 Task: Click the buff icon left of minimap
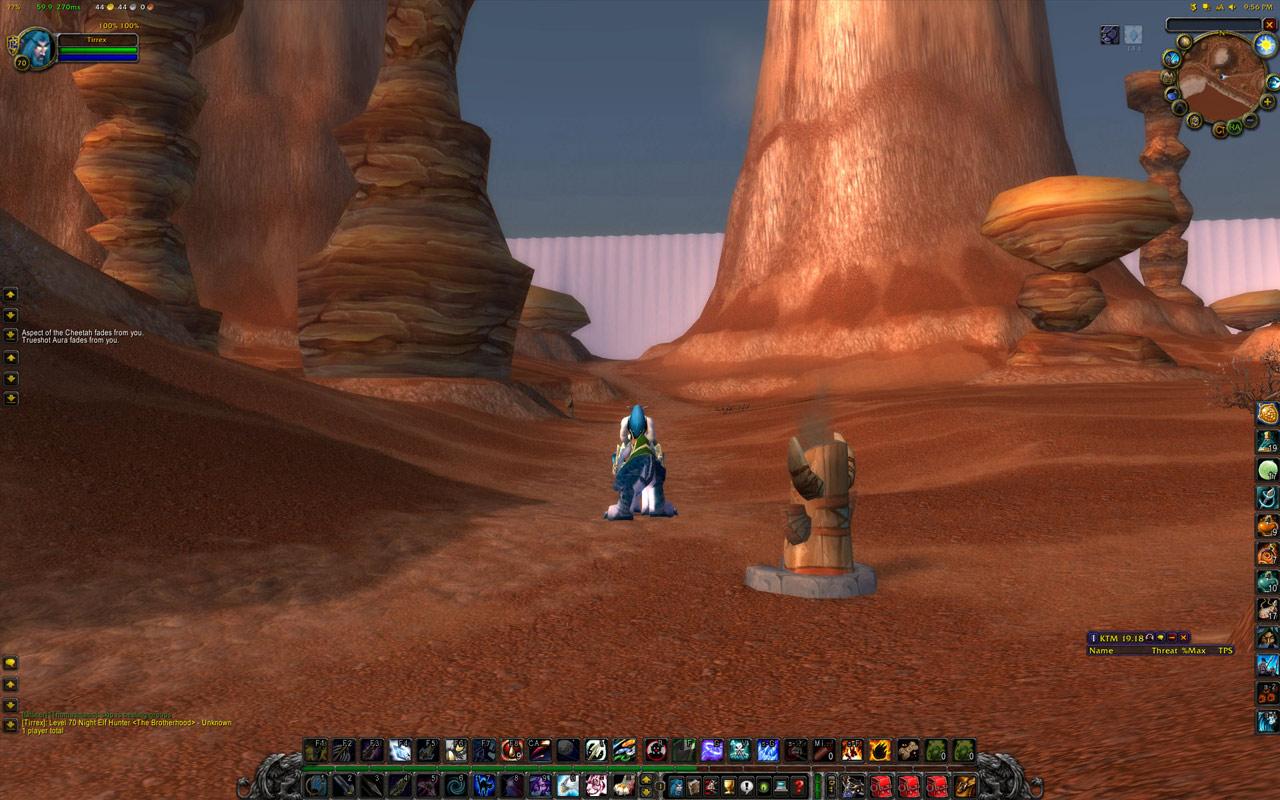click(1110, 35)
